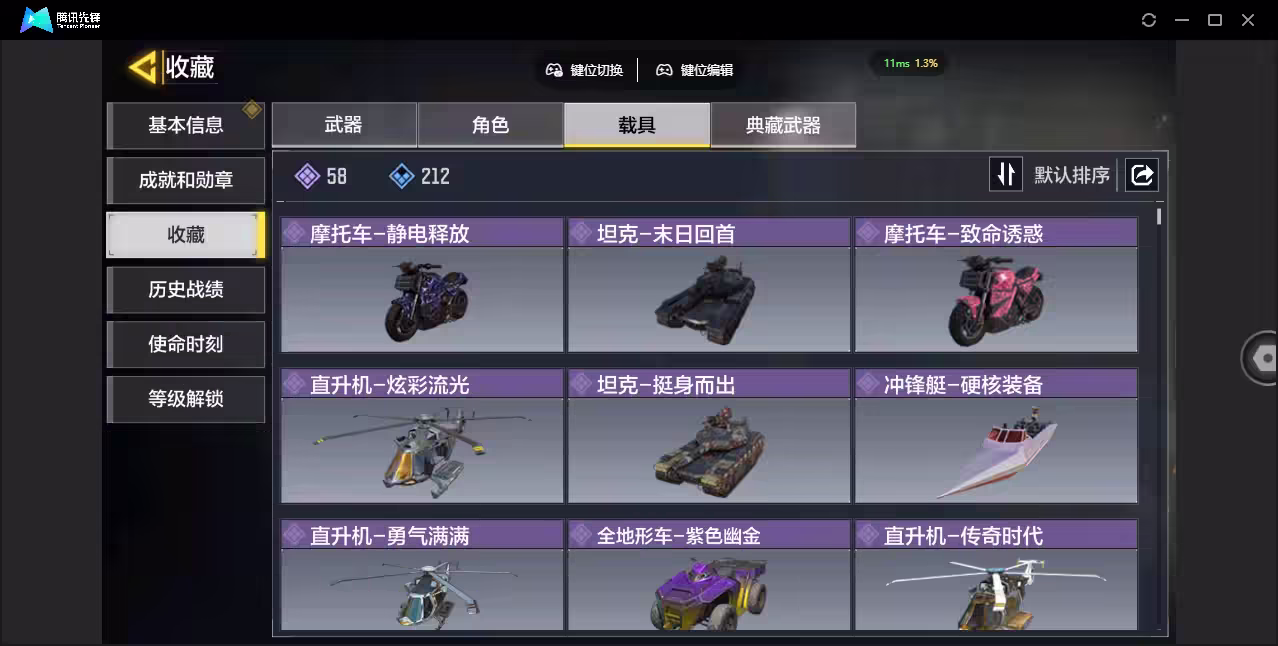Viewport: 1278px width, 646px height.
Task: Choose 等级解锁 from the side menu
Action: click(185, 399)
